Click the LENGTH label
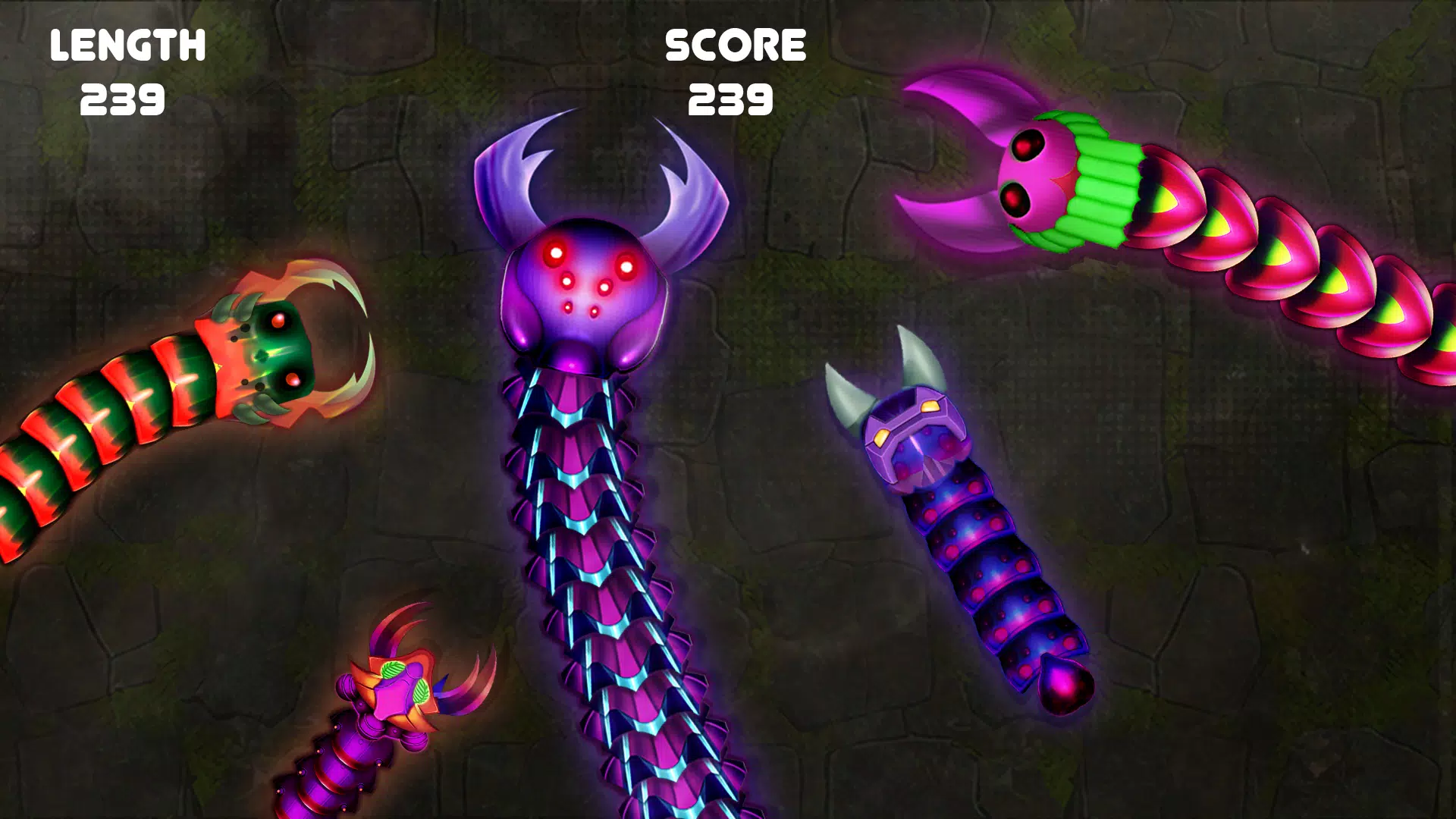 coord(127,44)
